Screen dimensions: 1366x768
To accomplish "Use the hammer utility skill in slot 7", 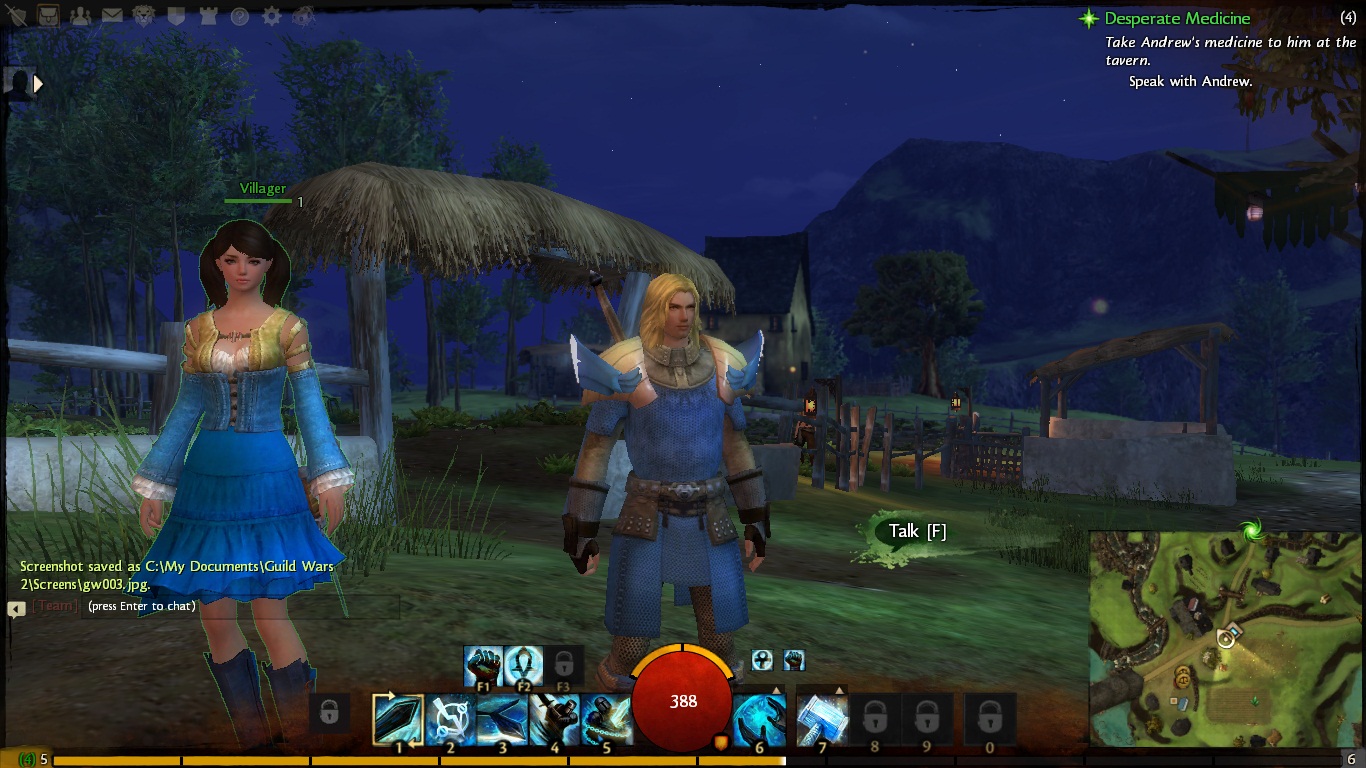I will coord(822,719).
